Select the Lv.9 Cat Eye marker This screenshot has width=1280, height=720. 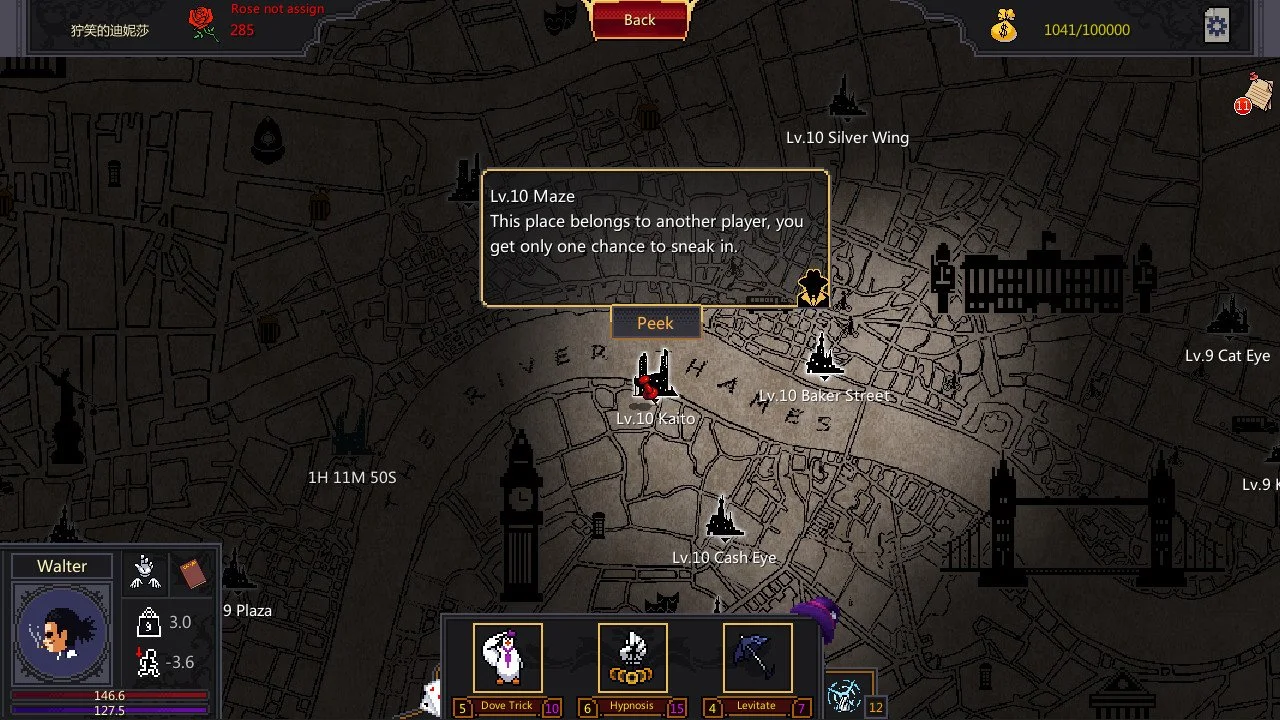(x=1227, y=319)
